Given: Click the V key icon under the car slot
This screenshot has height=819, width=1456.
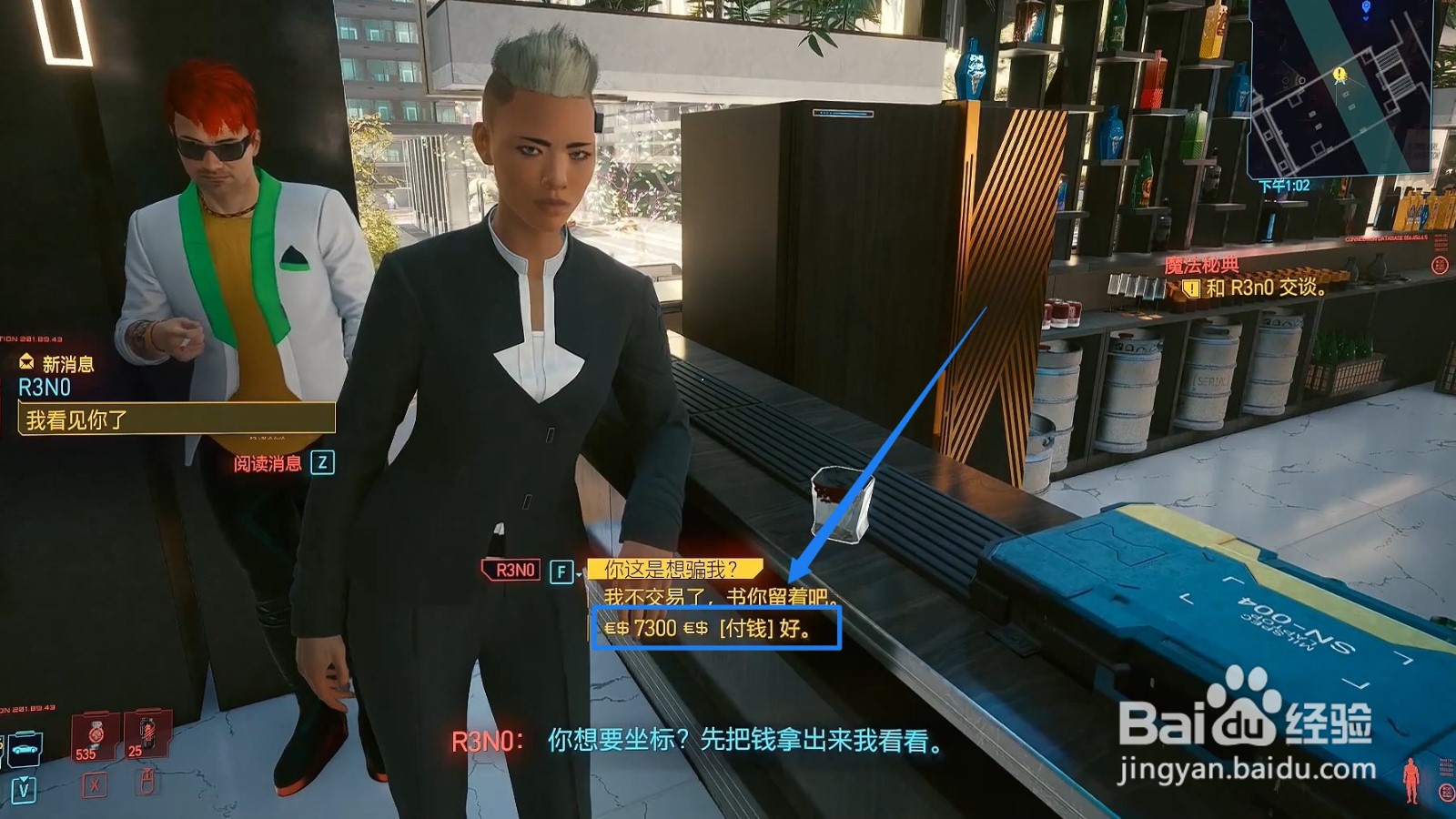Looking at the screenshot, I should 24,790.
